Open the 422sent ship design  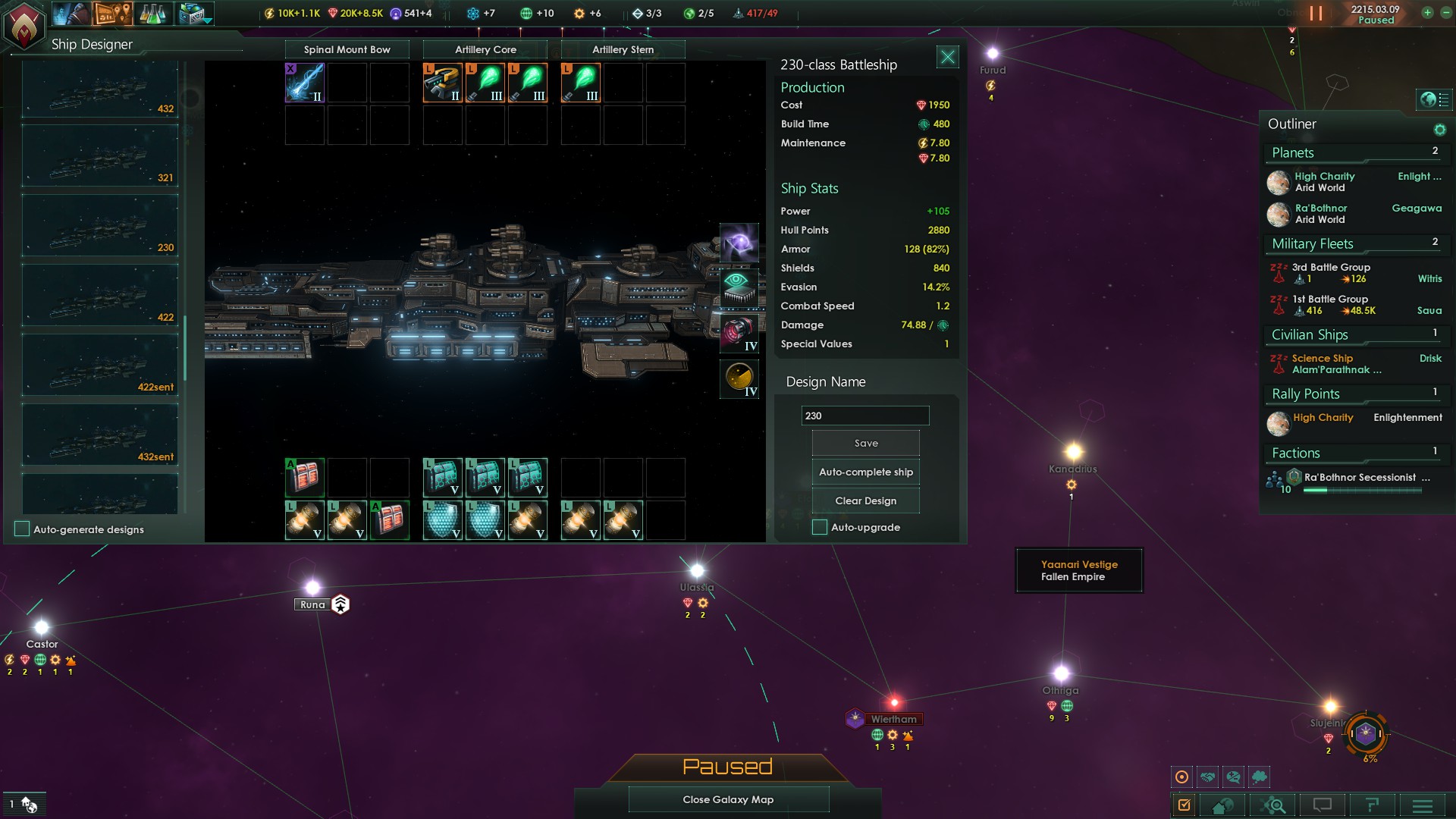100,366
